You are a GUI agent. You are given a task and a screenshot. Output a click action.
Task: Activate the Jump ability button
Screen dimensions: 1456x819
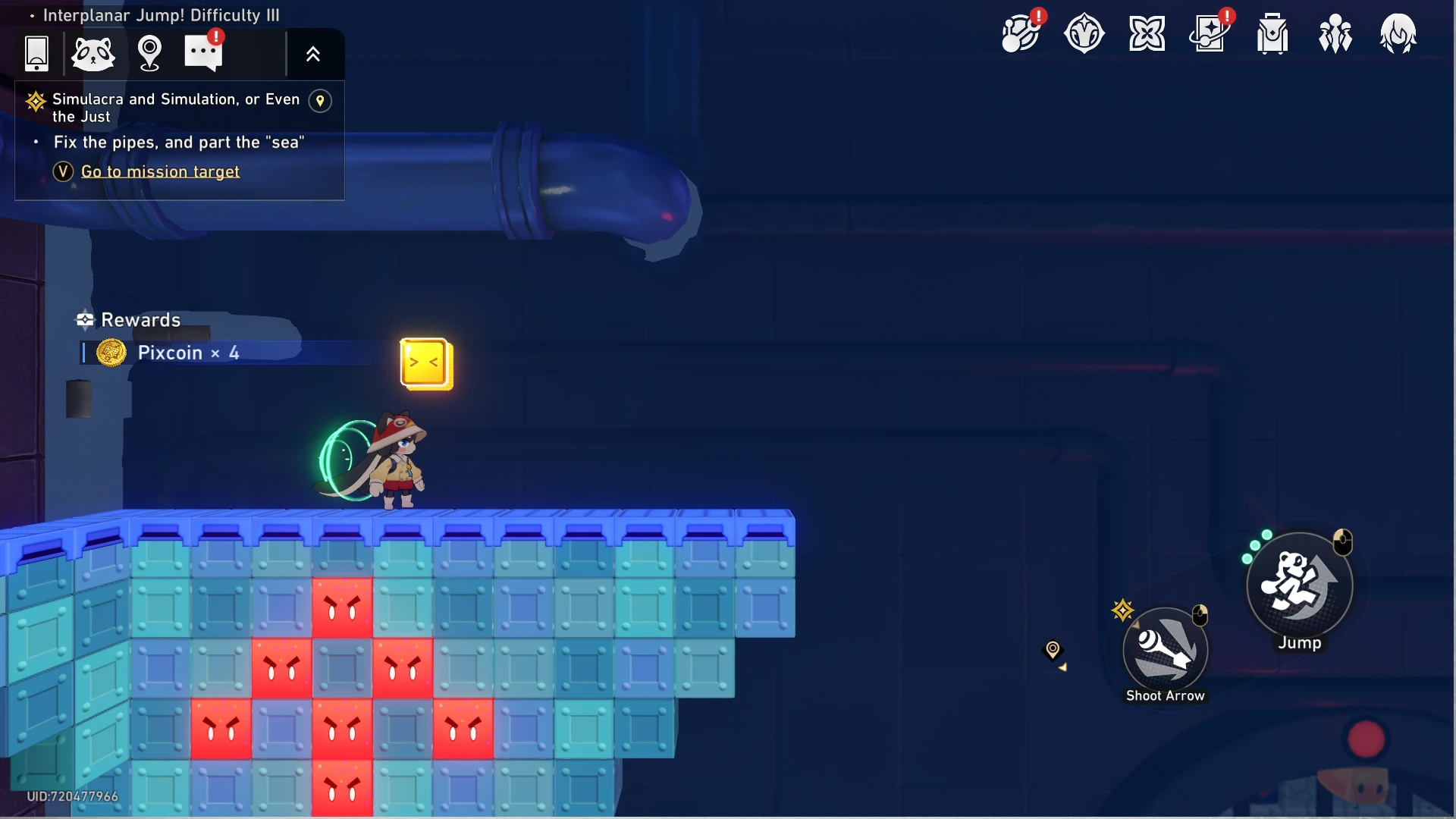1300,585
